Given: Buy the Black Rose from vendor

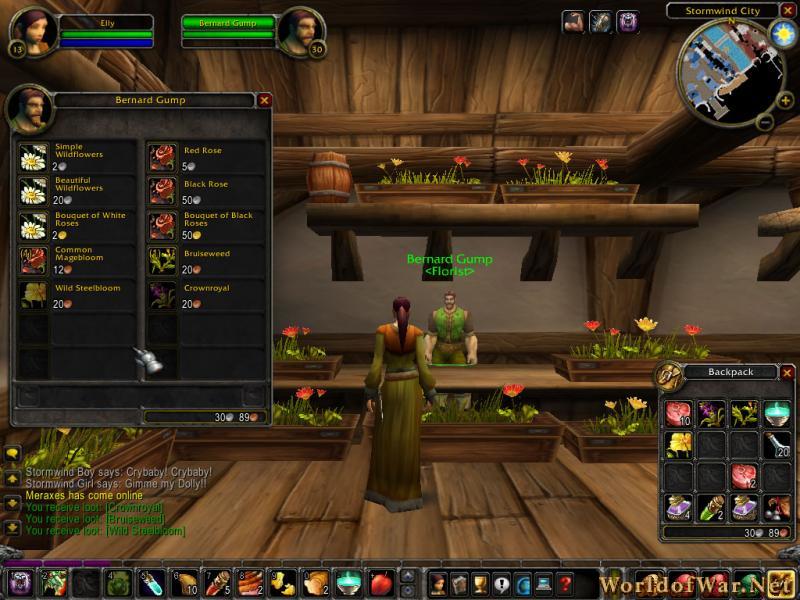Looking at the screenshot, I should 163,191.
